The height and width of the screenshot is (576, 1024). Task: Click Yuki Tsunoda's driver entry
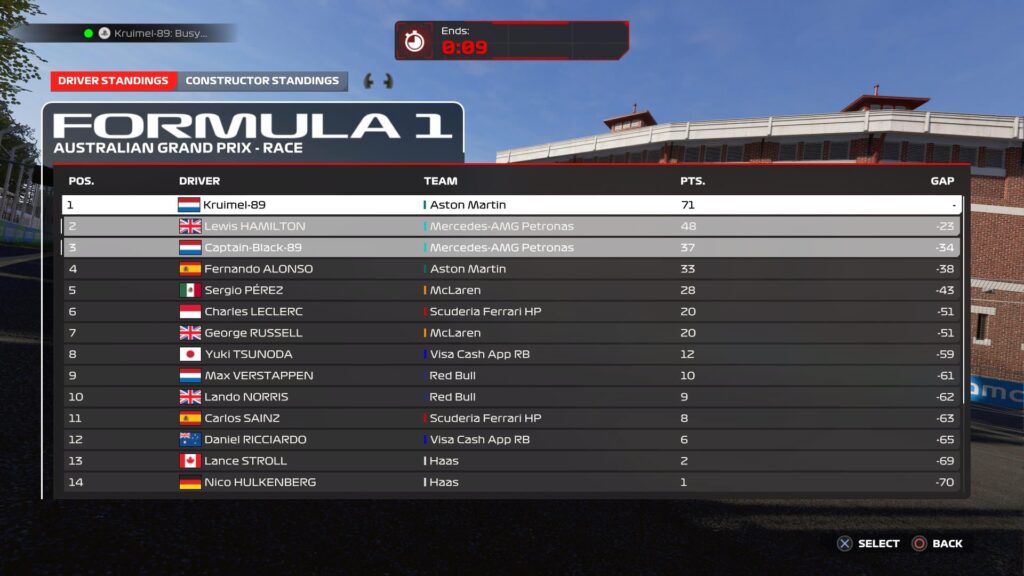coord(511,354)
